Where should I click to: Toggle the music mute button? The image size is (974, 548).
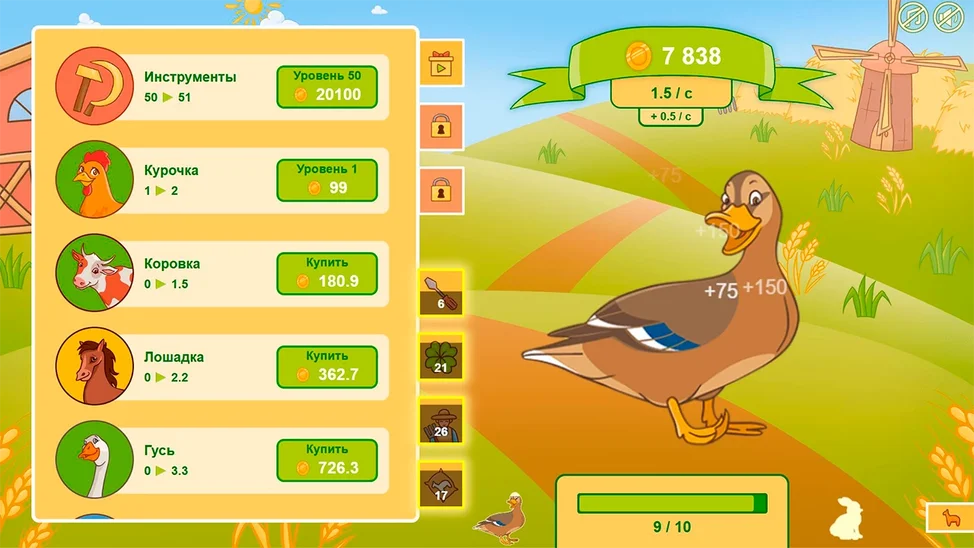[911, 16]
